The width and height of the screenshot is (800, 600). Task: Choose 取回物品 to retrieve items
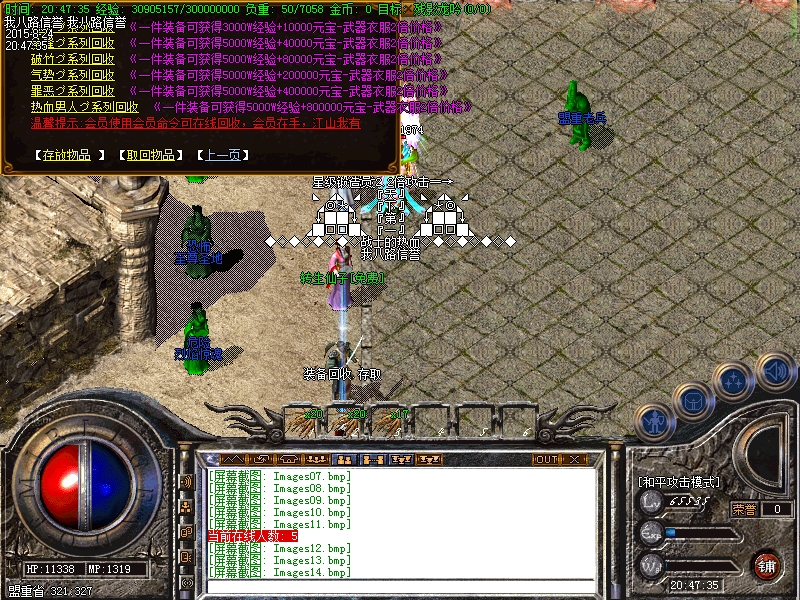150,155
